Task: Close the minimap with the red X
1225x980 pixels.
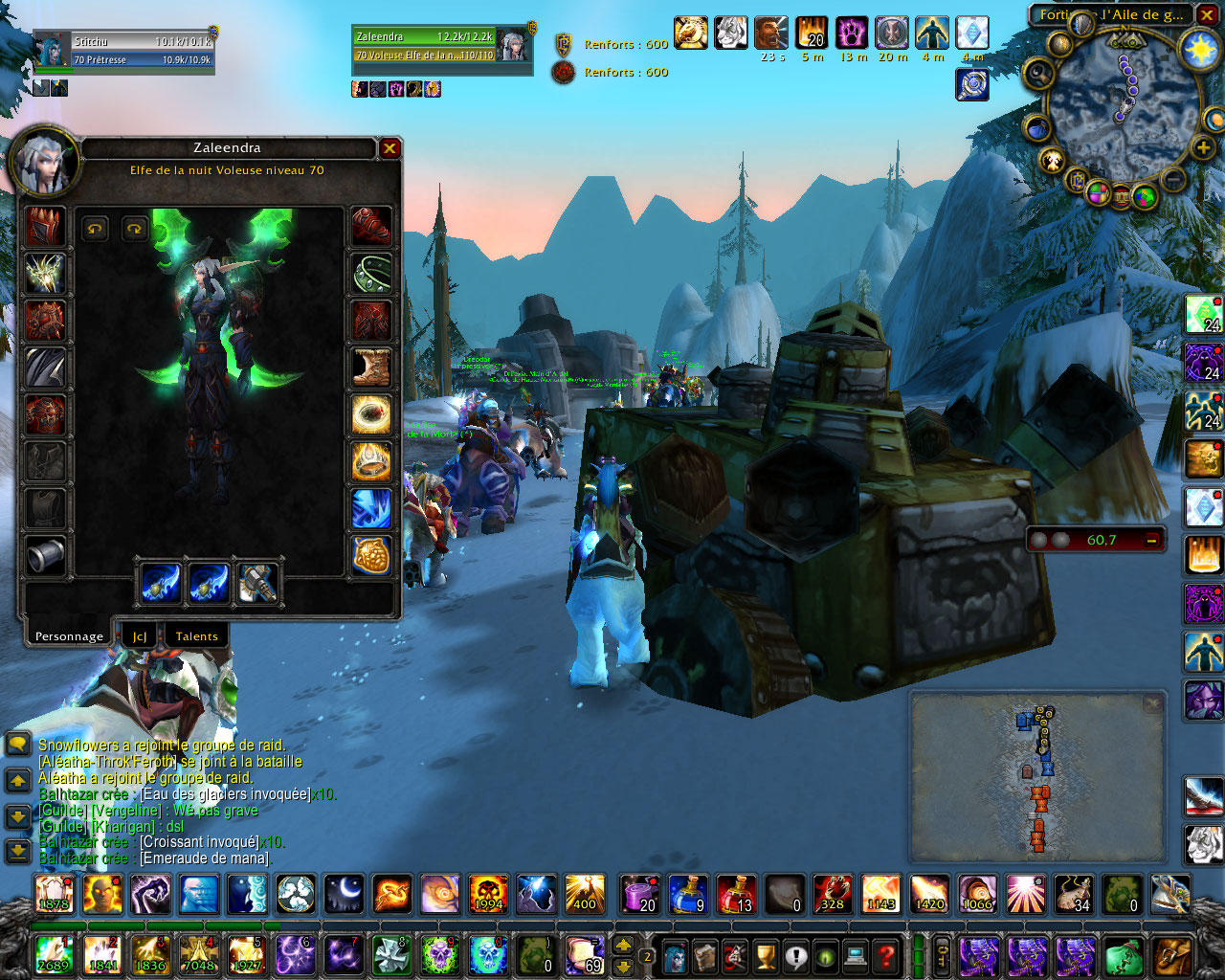Action: [x=1208, y=15]
